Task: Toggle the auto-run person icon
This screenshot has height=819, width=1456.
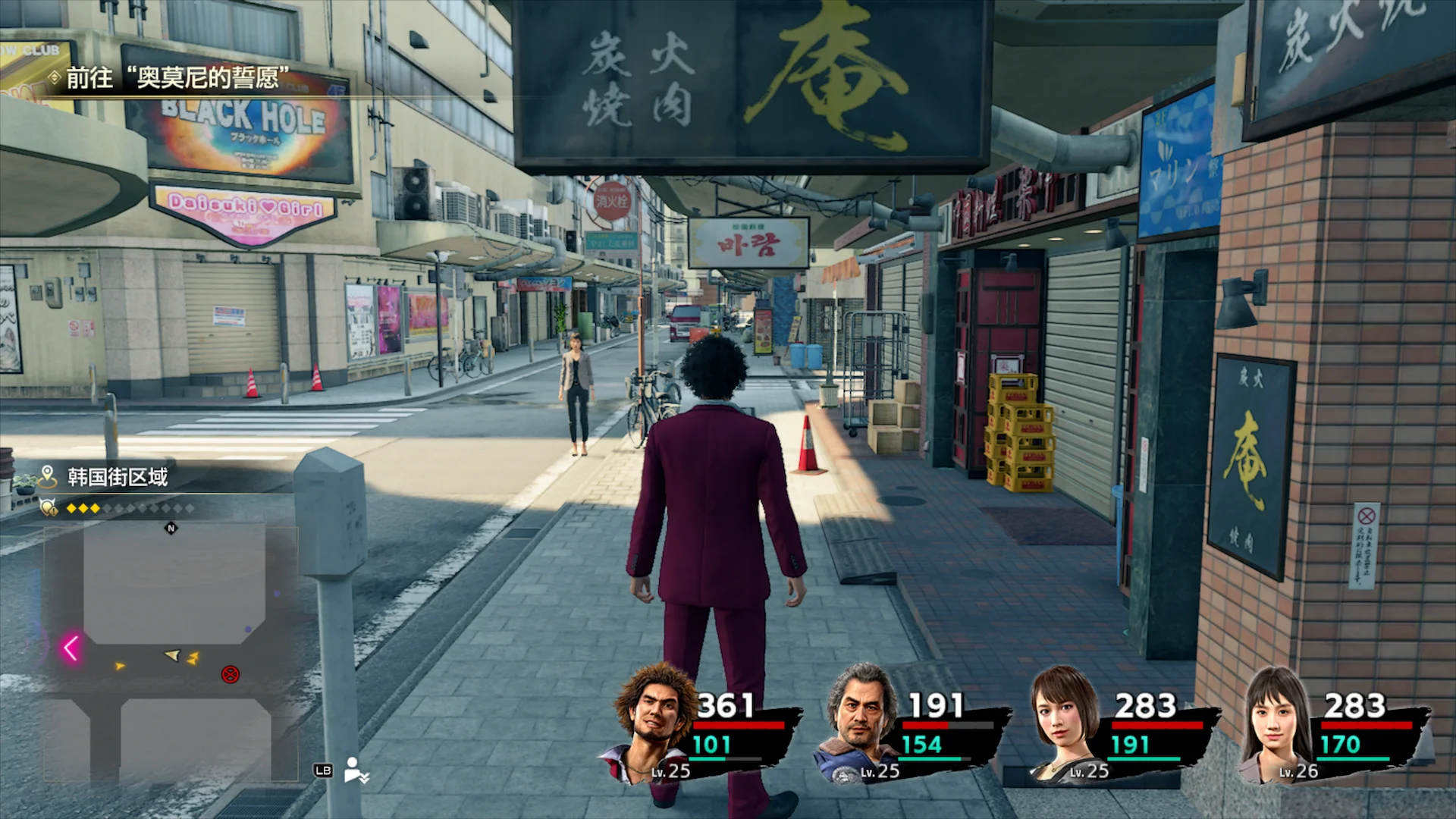Action: 355,770
